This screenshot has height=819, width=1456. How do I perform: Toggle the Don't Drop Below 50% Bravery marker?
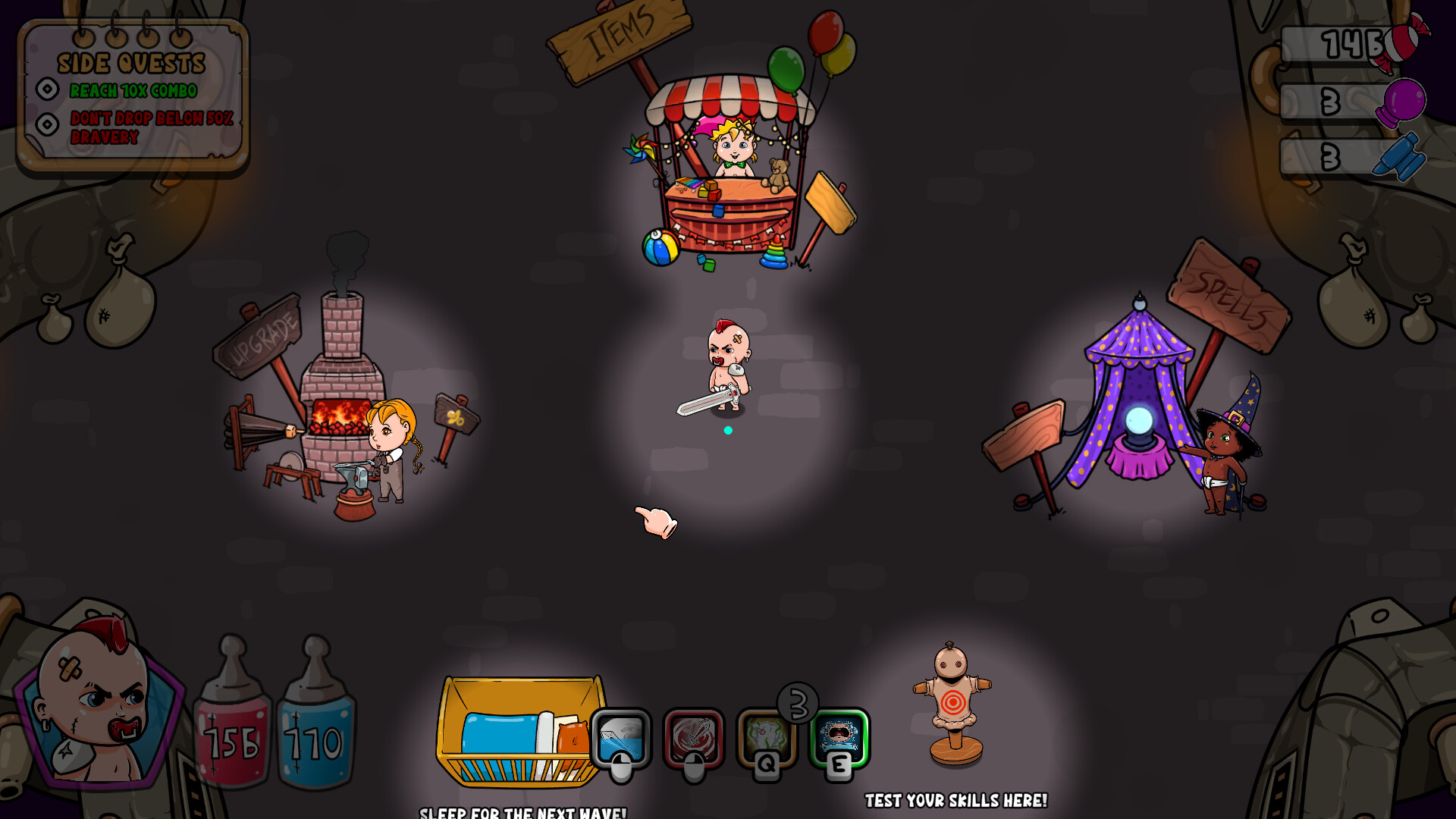pyautogui.click(x=47, y=124)
